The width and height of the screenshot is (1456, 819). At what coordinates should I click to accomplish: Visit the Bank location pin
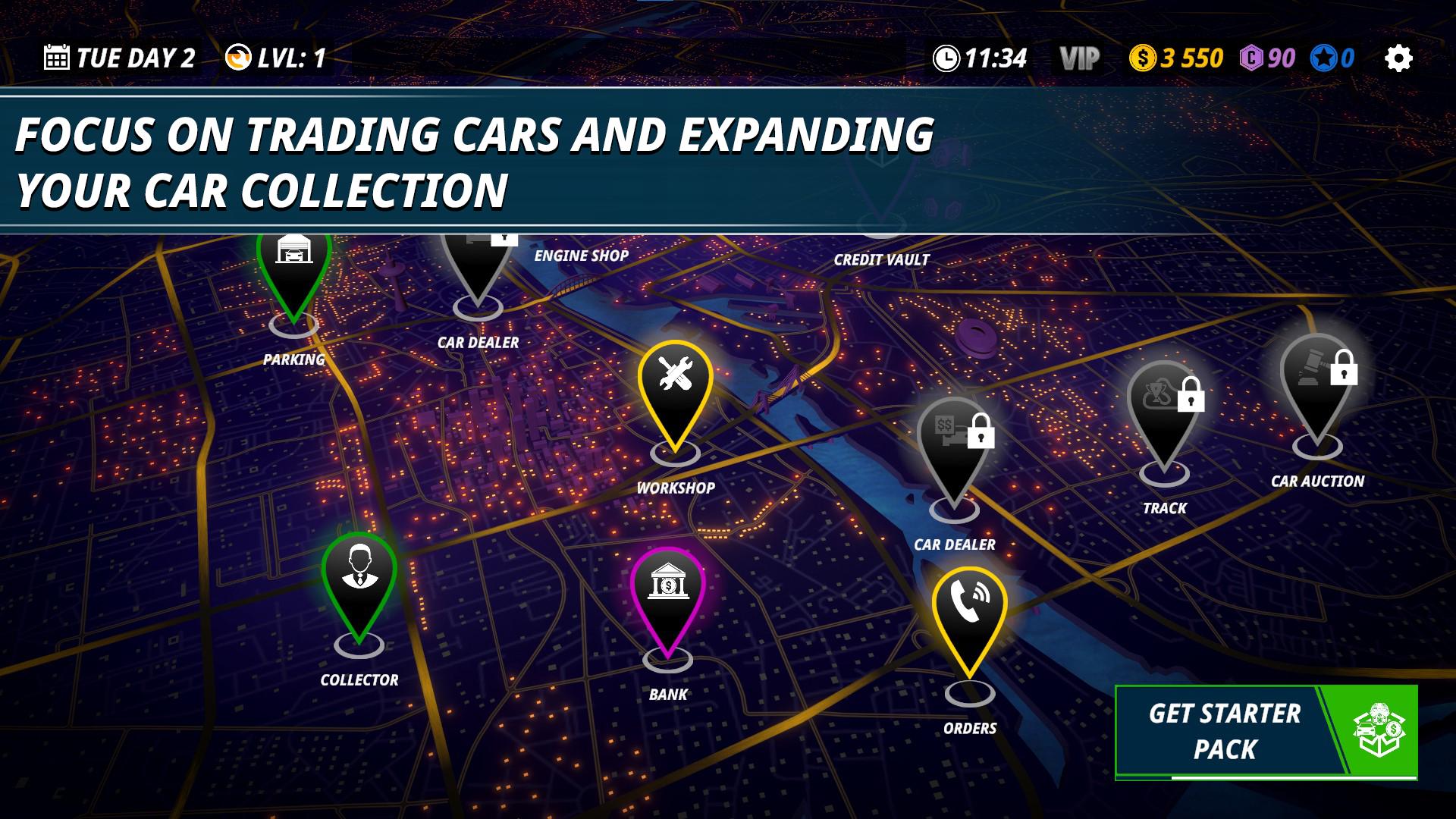(667, 599)
